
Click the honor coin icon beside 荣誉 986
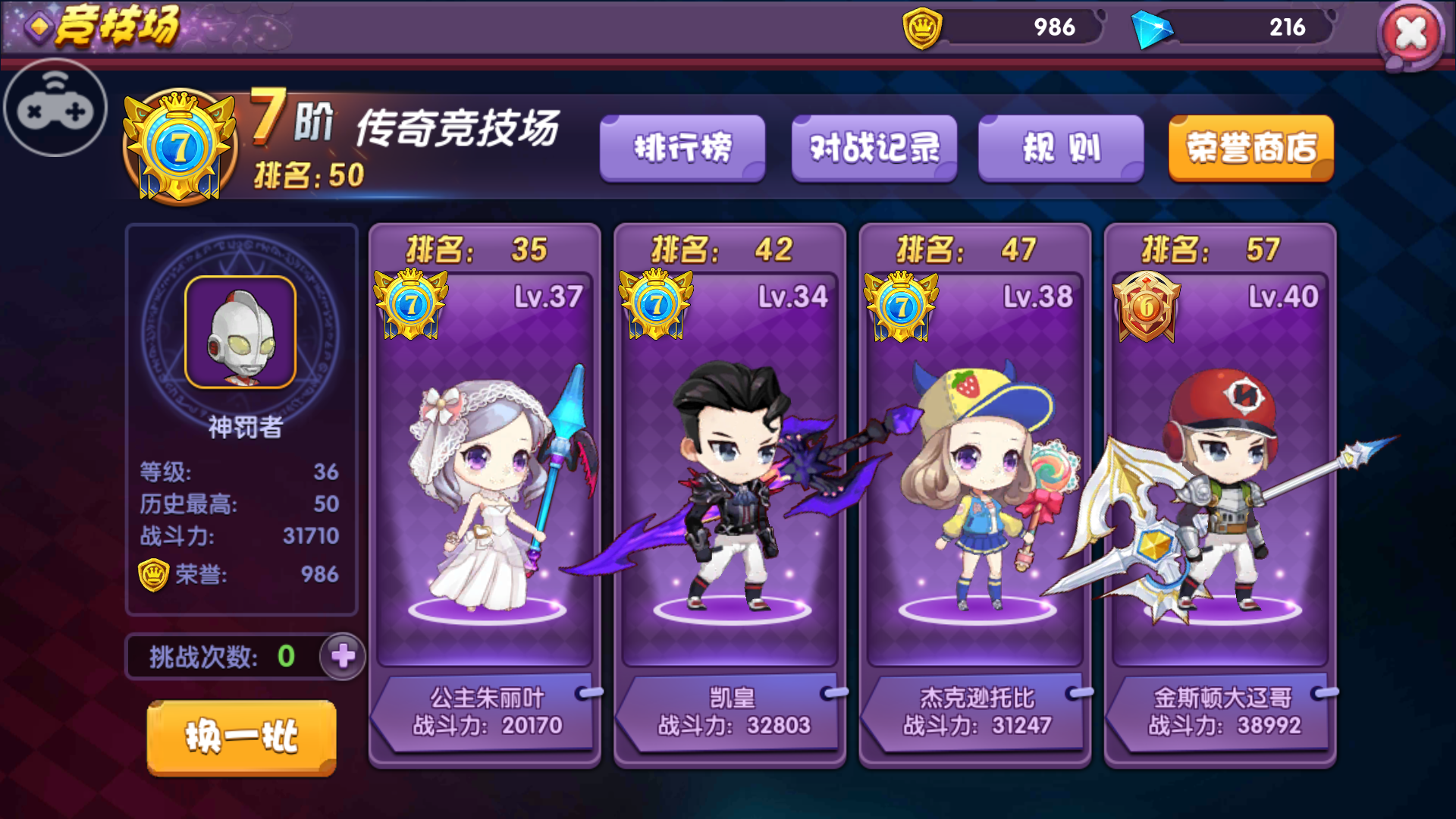tap(155, 576)
